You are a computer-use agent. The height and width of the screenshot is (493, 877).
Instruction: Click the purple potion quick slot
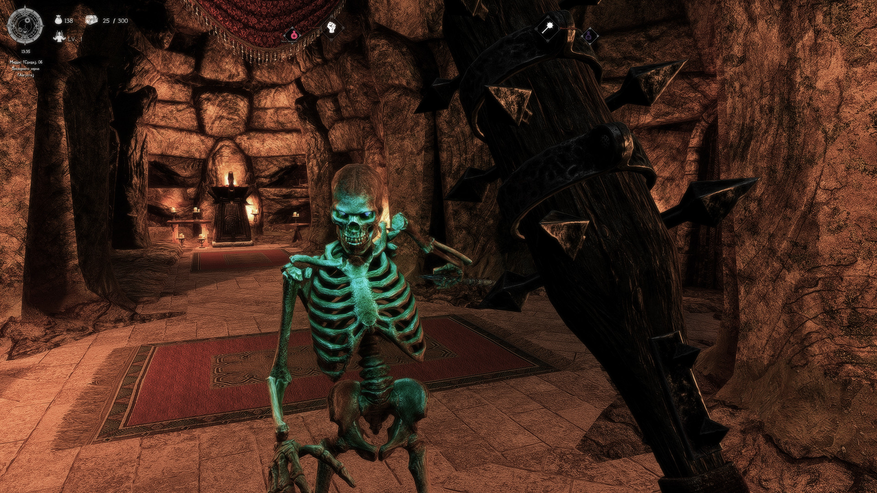click(588, 37)
